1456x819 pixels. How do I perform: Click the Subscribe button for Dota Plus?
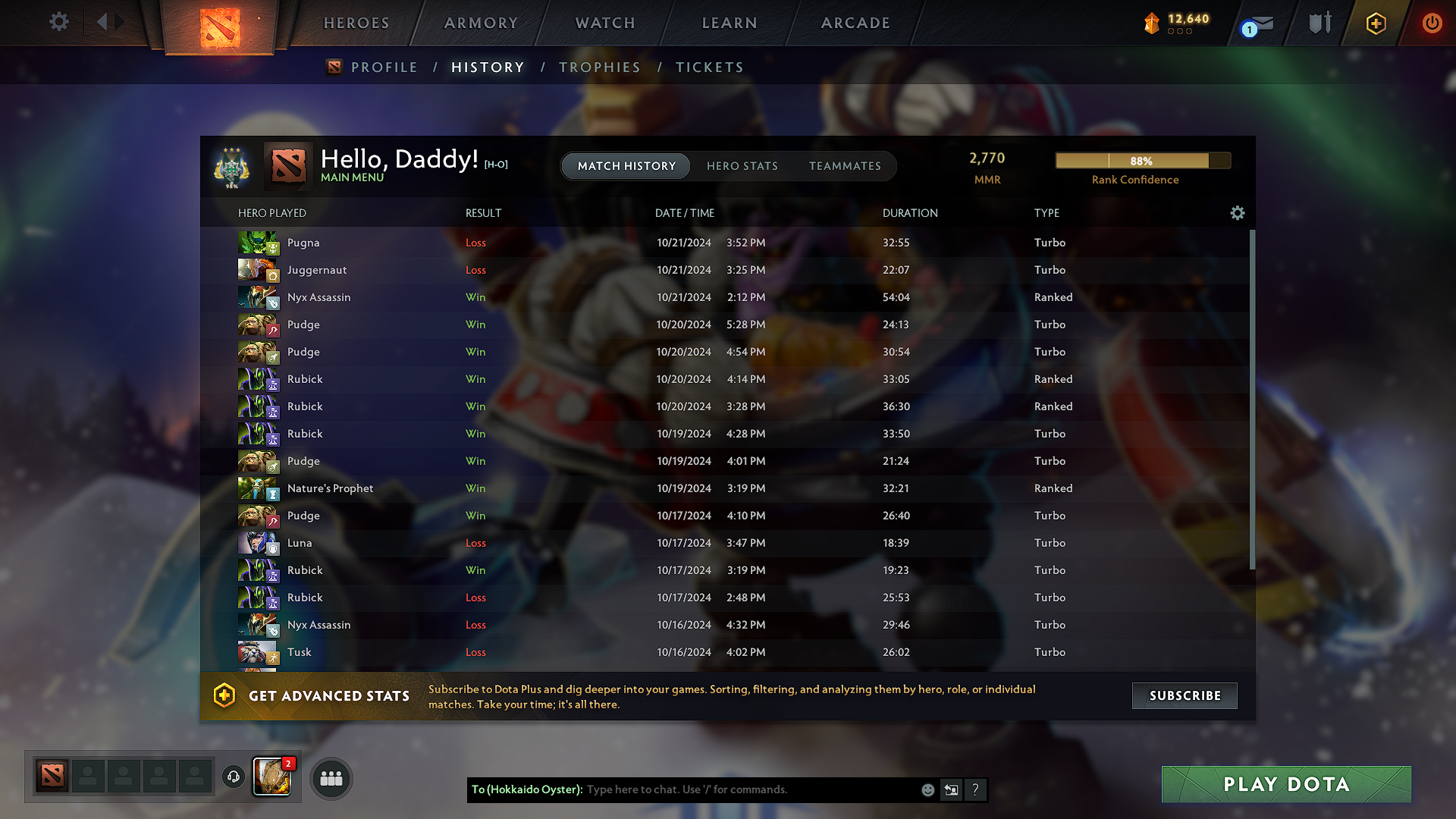[1184, 695]
